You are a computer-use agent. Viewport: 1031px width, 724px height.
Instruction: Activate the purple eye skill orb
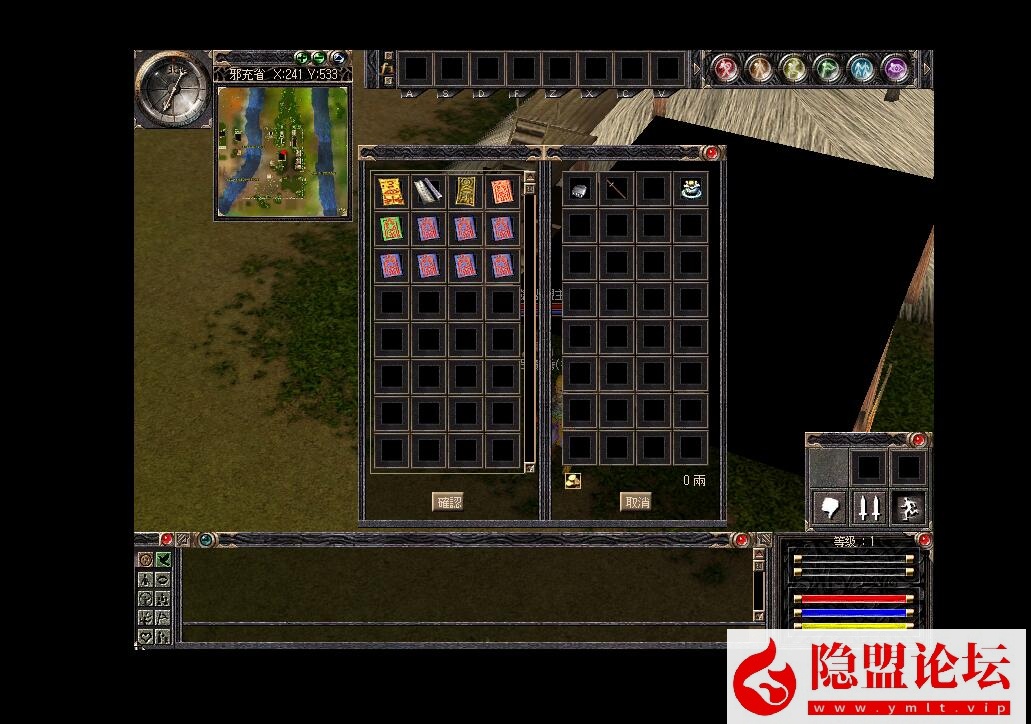pos(895,69)
